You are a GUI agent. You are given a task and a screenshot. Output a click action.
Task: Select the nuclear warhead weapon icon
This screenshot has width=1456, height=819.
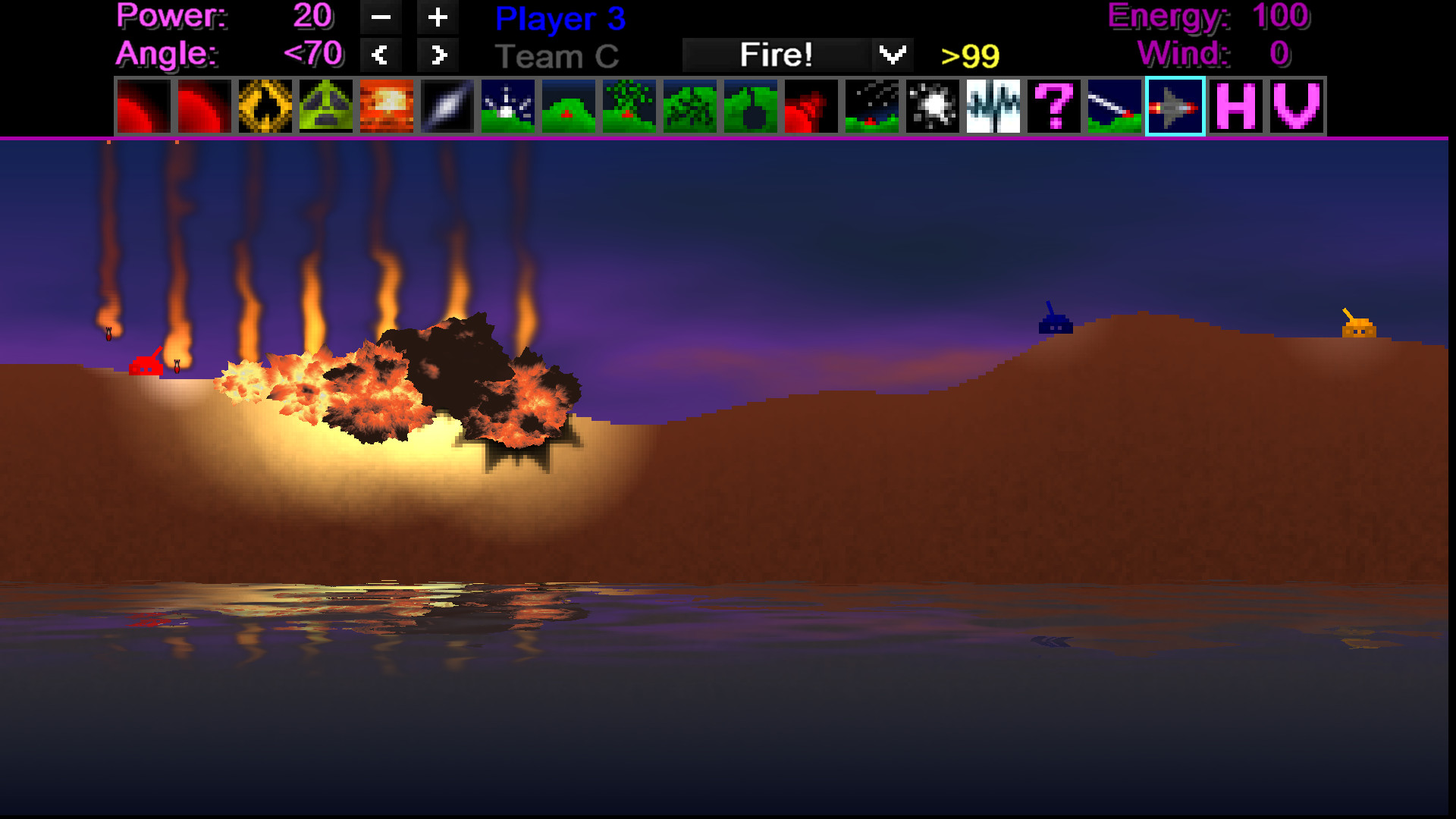point(325,106)
